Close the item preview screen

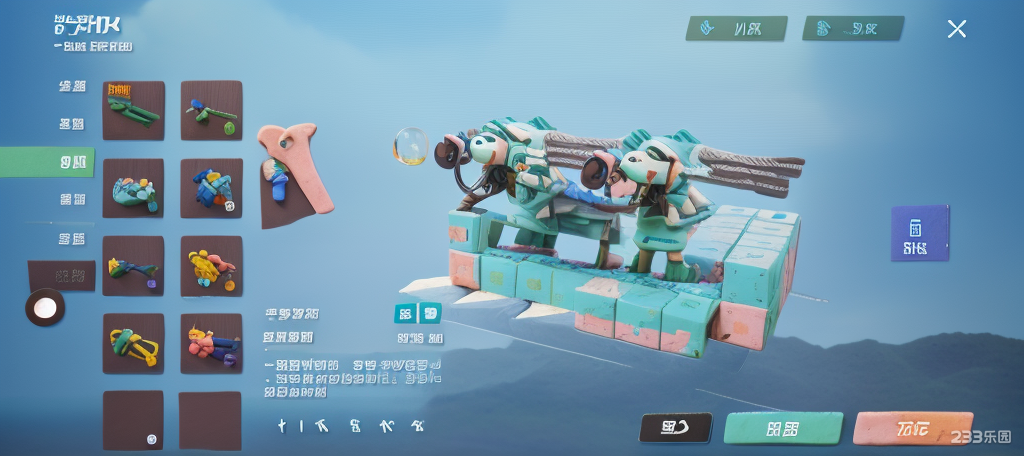(956, 29)
